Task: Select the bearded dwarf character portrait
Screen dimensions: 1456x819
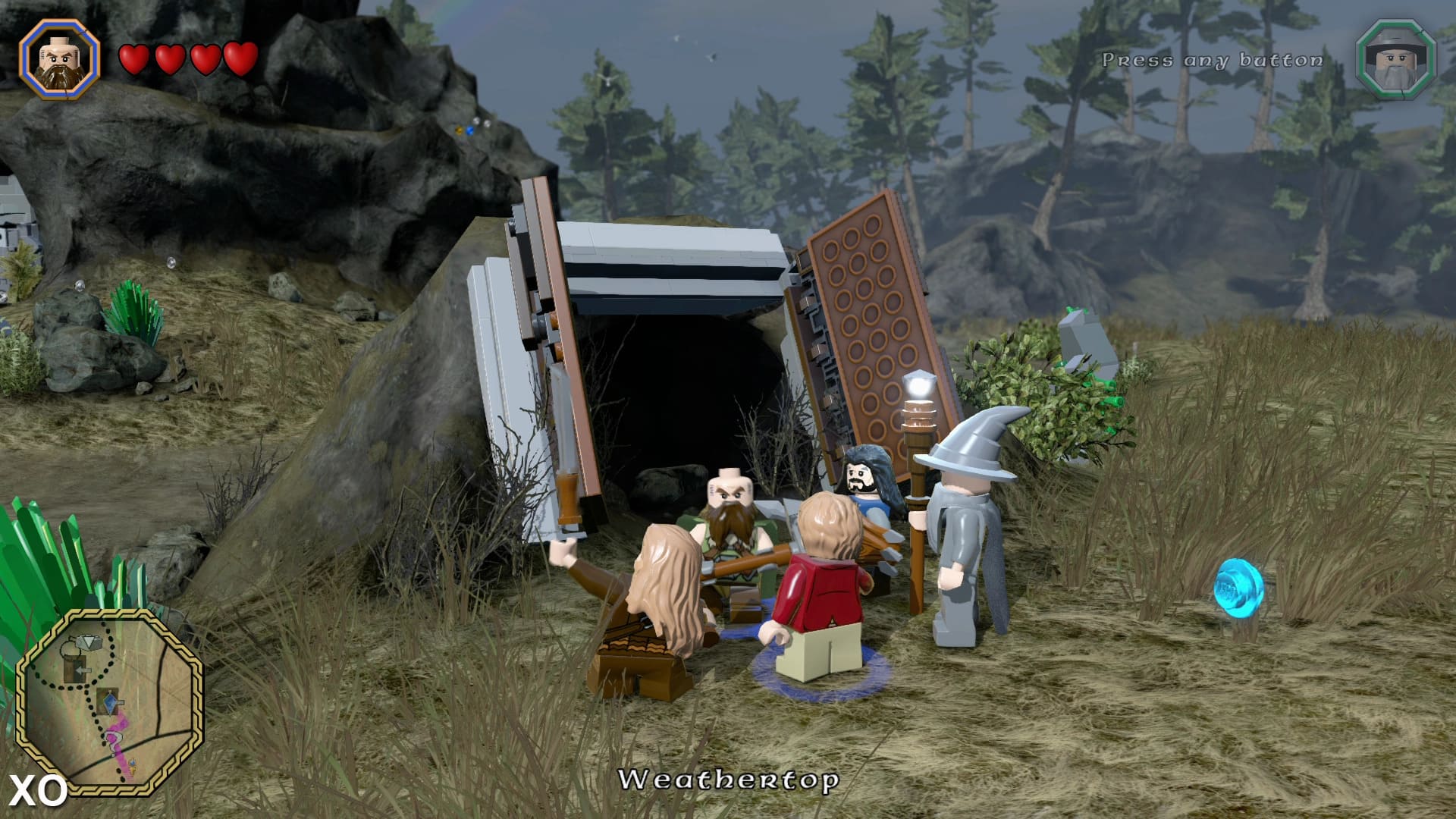Action: coord(60,58)
